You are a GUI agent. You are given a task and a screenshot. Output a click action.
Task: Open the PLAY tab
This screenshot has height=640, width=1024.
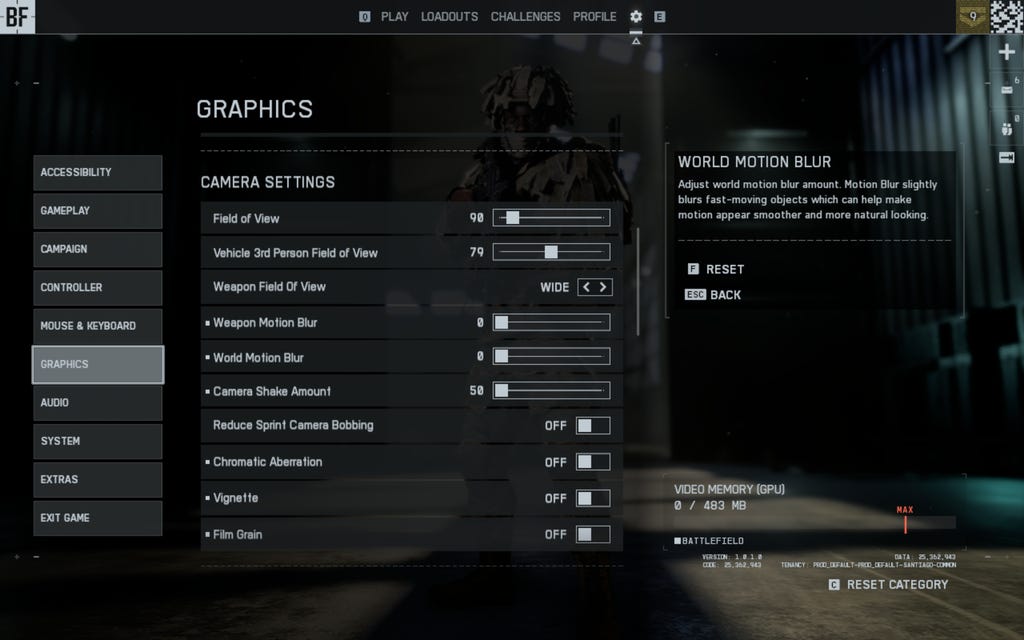[x=394, y=17]
